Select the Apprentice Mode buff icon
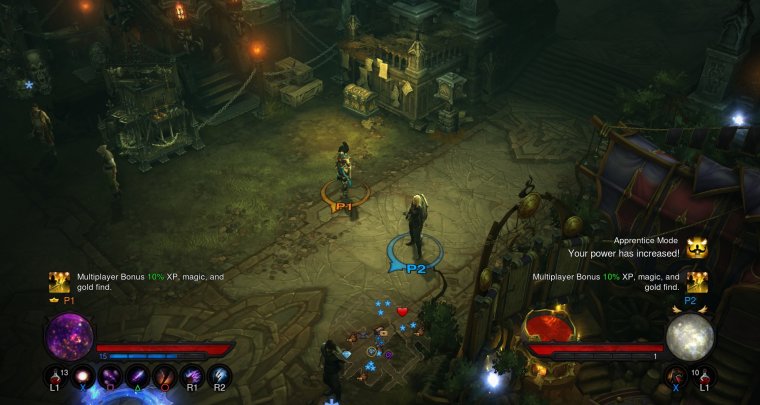This screenshot has width=760, height=405. click(x=697, y=247)
